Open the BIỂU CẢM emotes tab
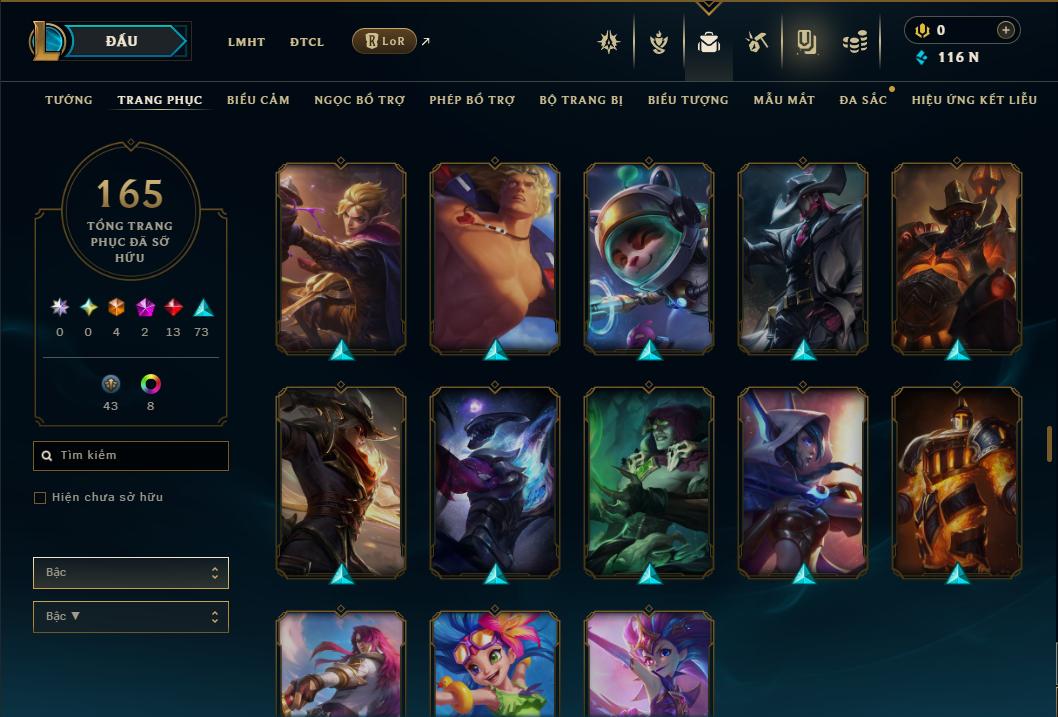Screen dimensions: 1058x717 click(x=258, y=100)
